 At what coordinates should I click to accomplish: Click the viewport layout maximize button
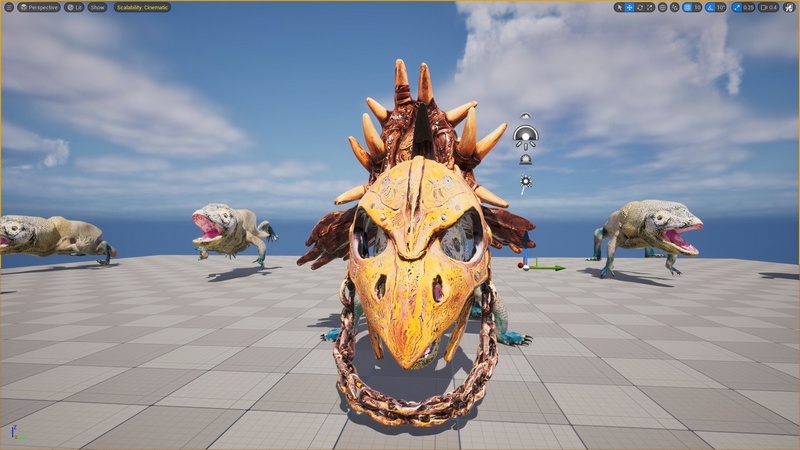[789, 7]
